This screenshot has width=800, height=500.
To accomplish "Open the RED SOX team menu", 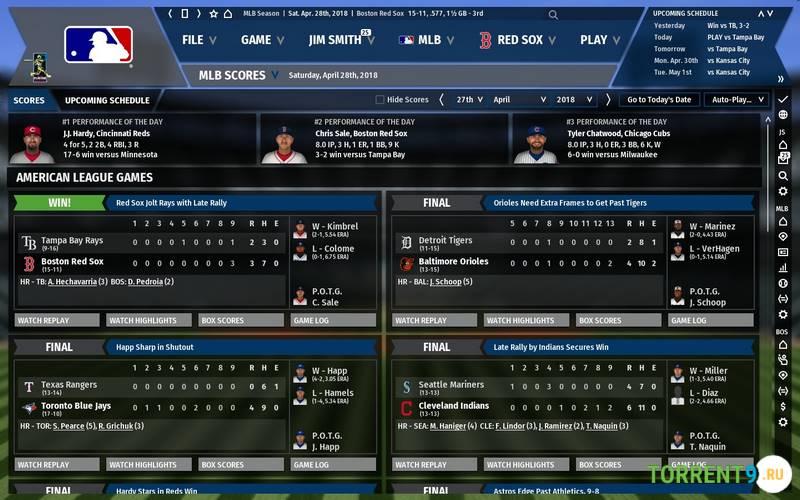I will pyautogui.click(x=517, y=40).
